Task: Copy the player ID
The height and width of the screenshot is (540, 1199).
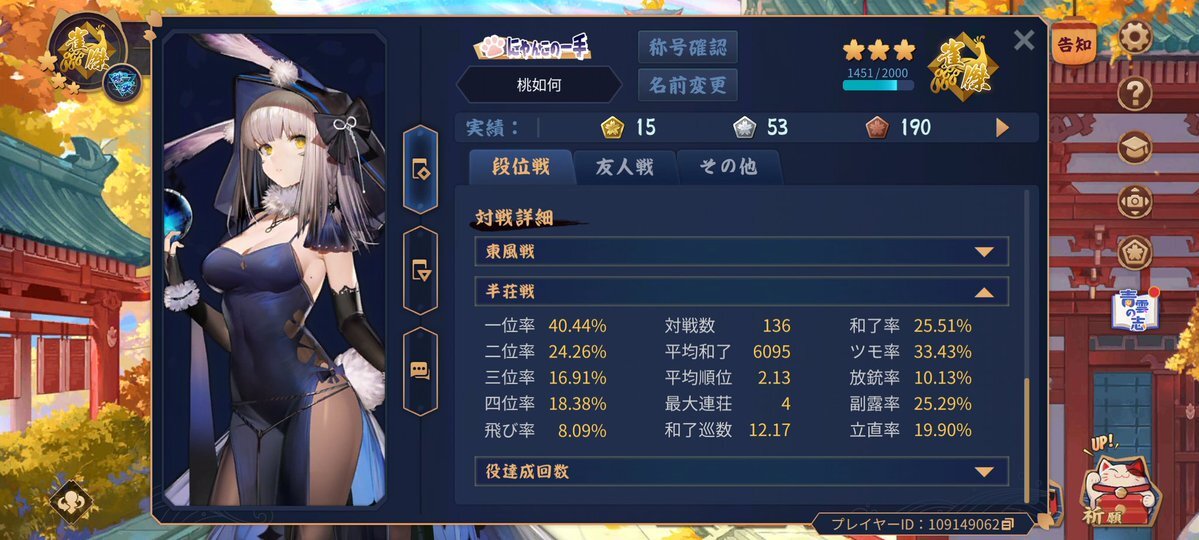Action: coord(1008,524)
